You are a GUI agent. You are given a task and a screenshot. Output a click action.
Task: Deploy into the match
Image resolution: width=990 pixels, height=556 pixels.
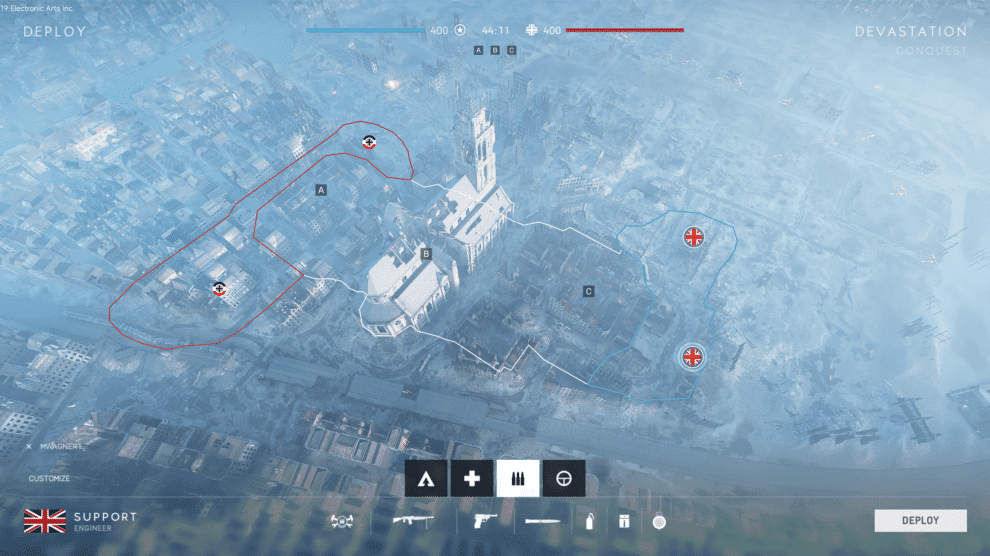click(x=920, y=520)
